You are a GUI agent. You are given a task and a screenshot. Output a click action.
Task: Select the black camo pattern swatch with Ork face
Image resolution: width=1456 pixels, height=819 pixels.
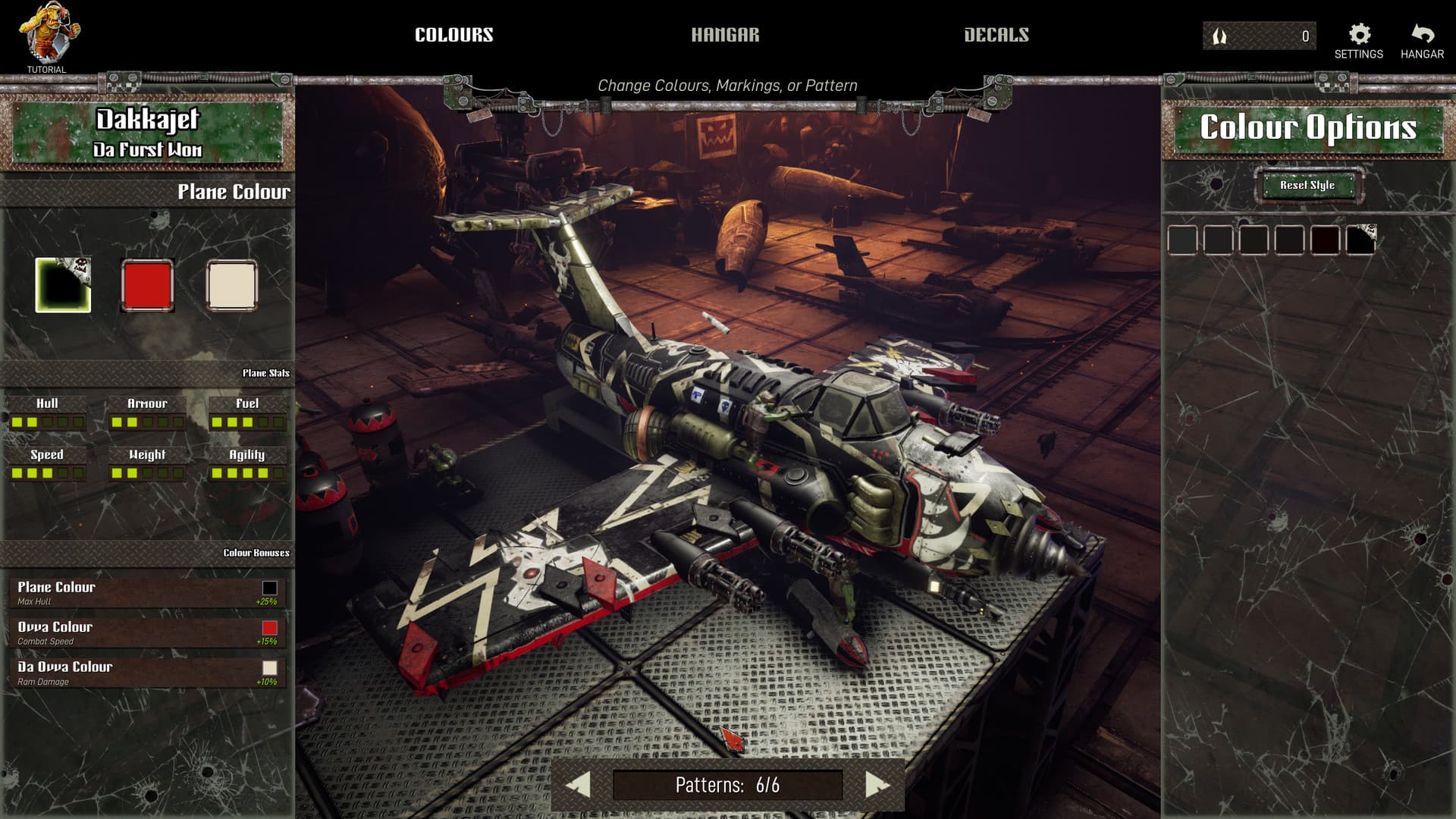(62, 284)
